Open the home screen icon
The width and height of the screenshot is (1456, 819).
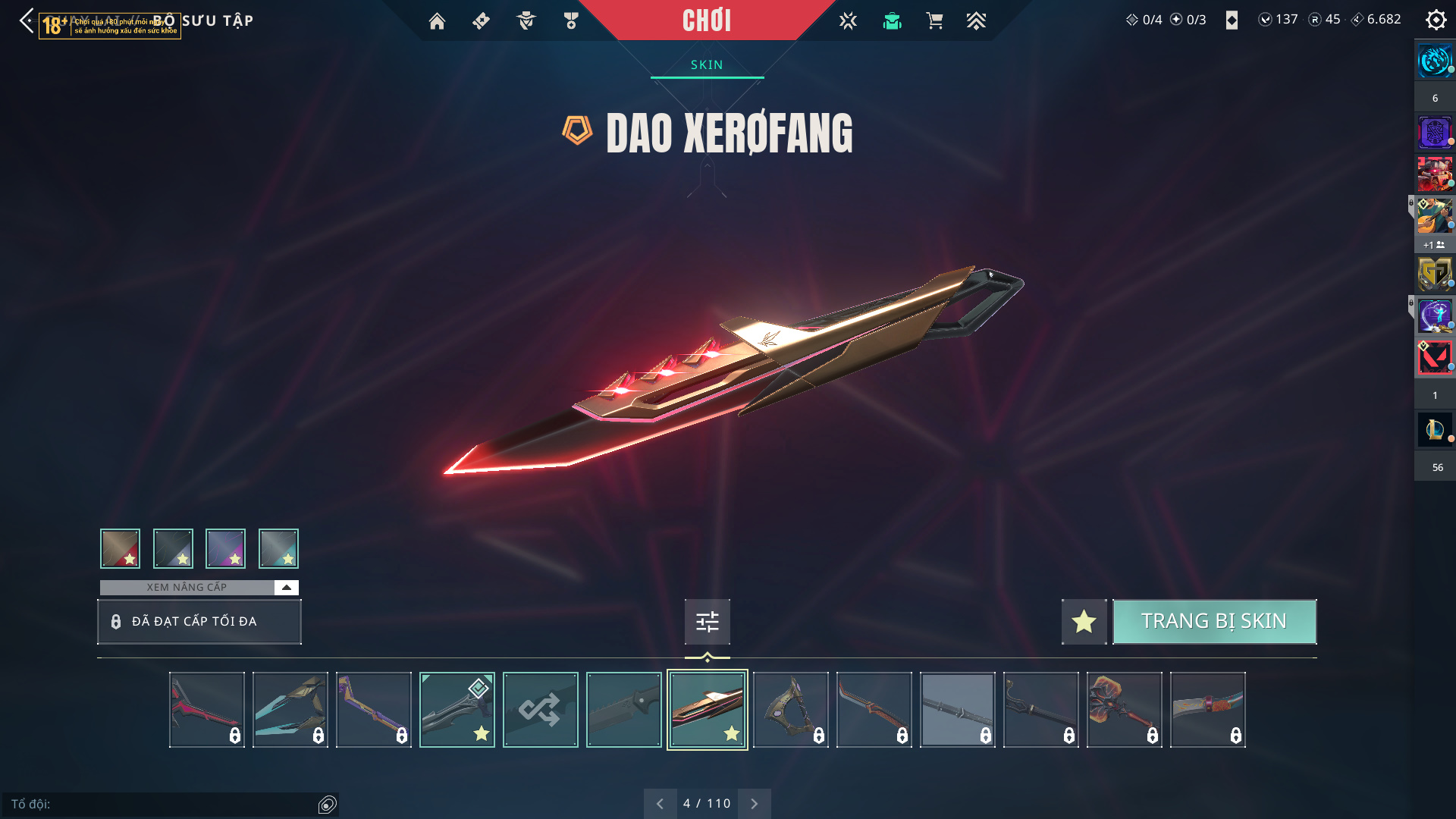coord(437,21)
